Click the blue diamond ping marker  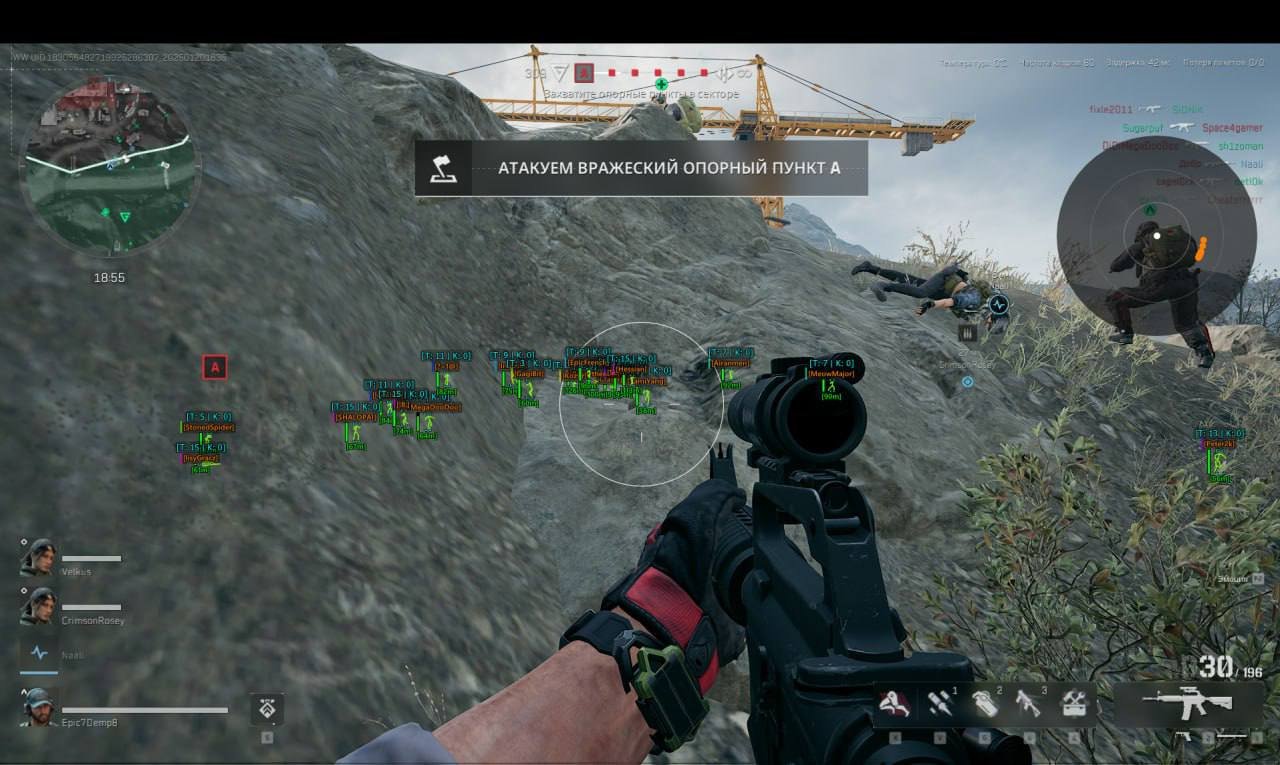967,381
